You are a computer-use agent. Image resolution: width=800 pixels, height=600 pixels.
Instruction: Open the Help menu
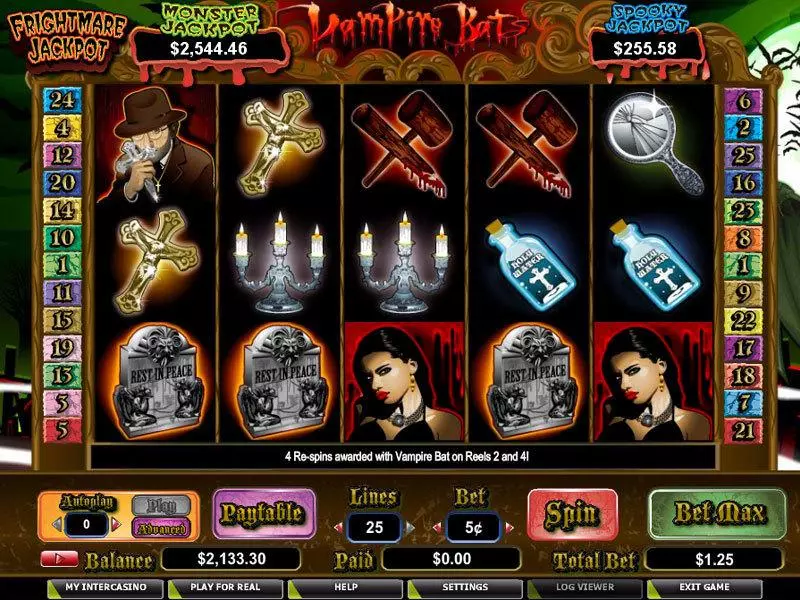point(346,587)
